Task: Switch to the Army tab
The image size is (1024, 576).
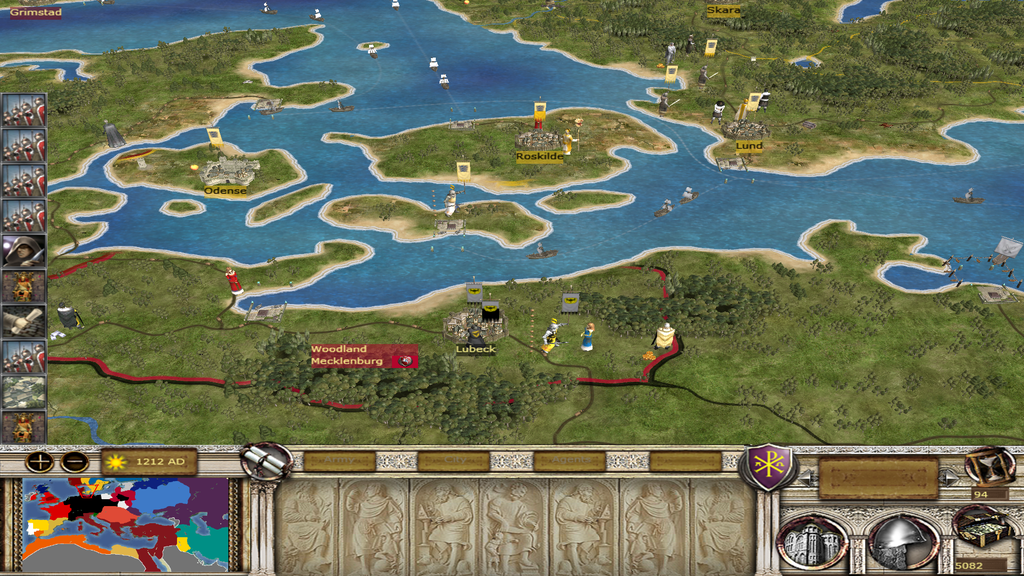Action: tap(340, 461)
